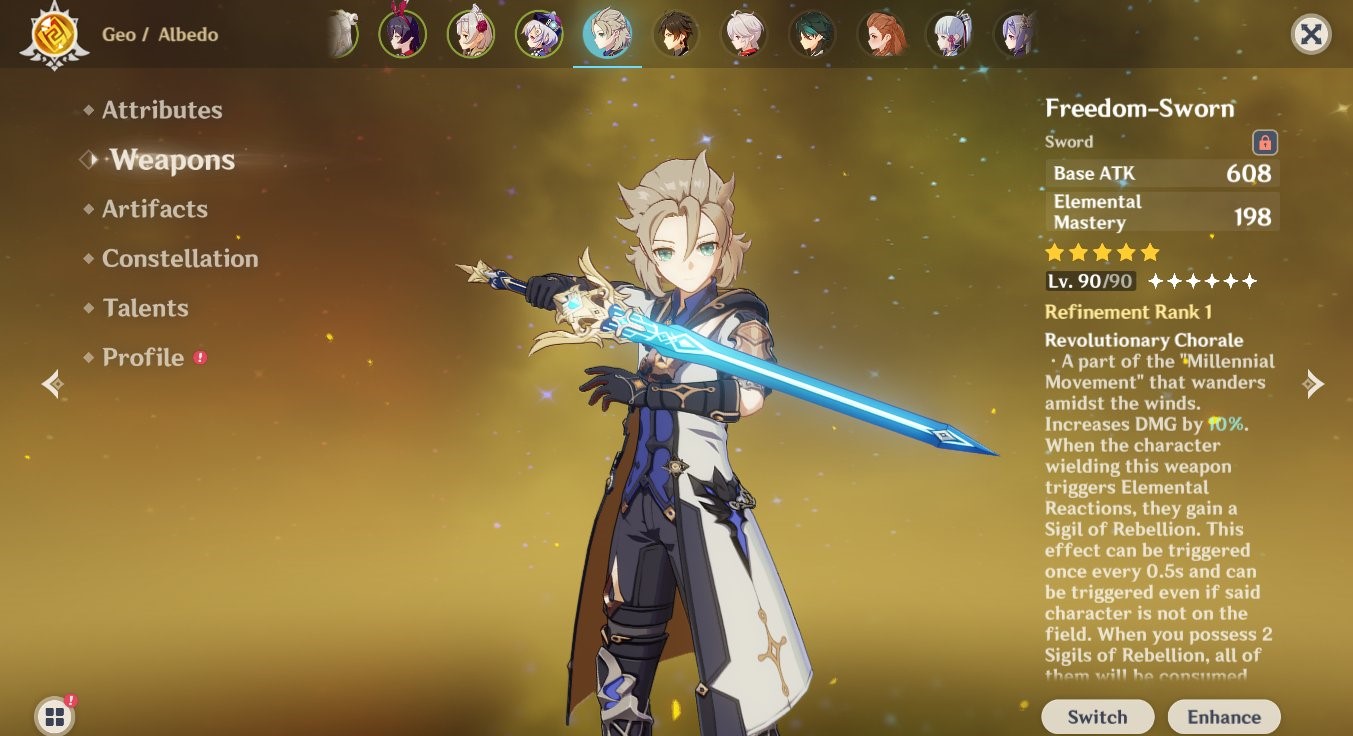
Task: Pick Noelle's portrait with red rose
Action: pos(470,35)
